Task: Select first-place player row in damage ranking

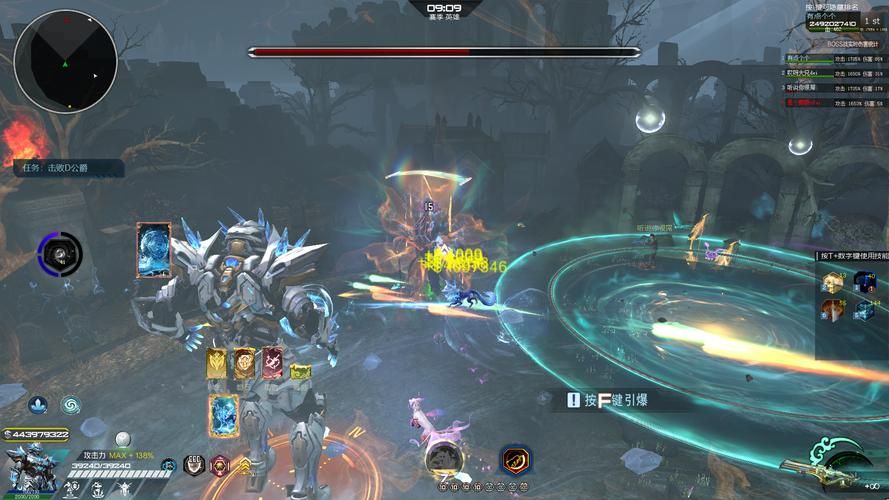Action: [835, 59]
